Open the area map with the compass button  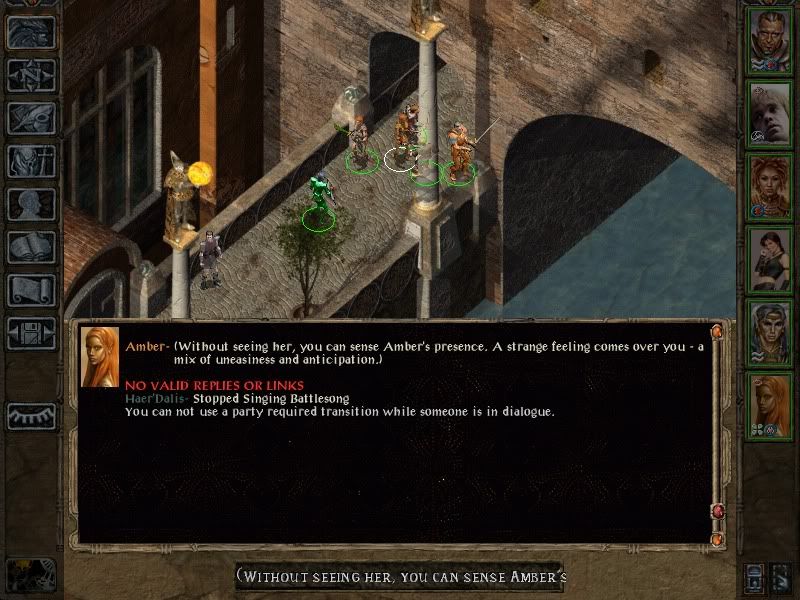coord(31,75)
